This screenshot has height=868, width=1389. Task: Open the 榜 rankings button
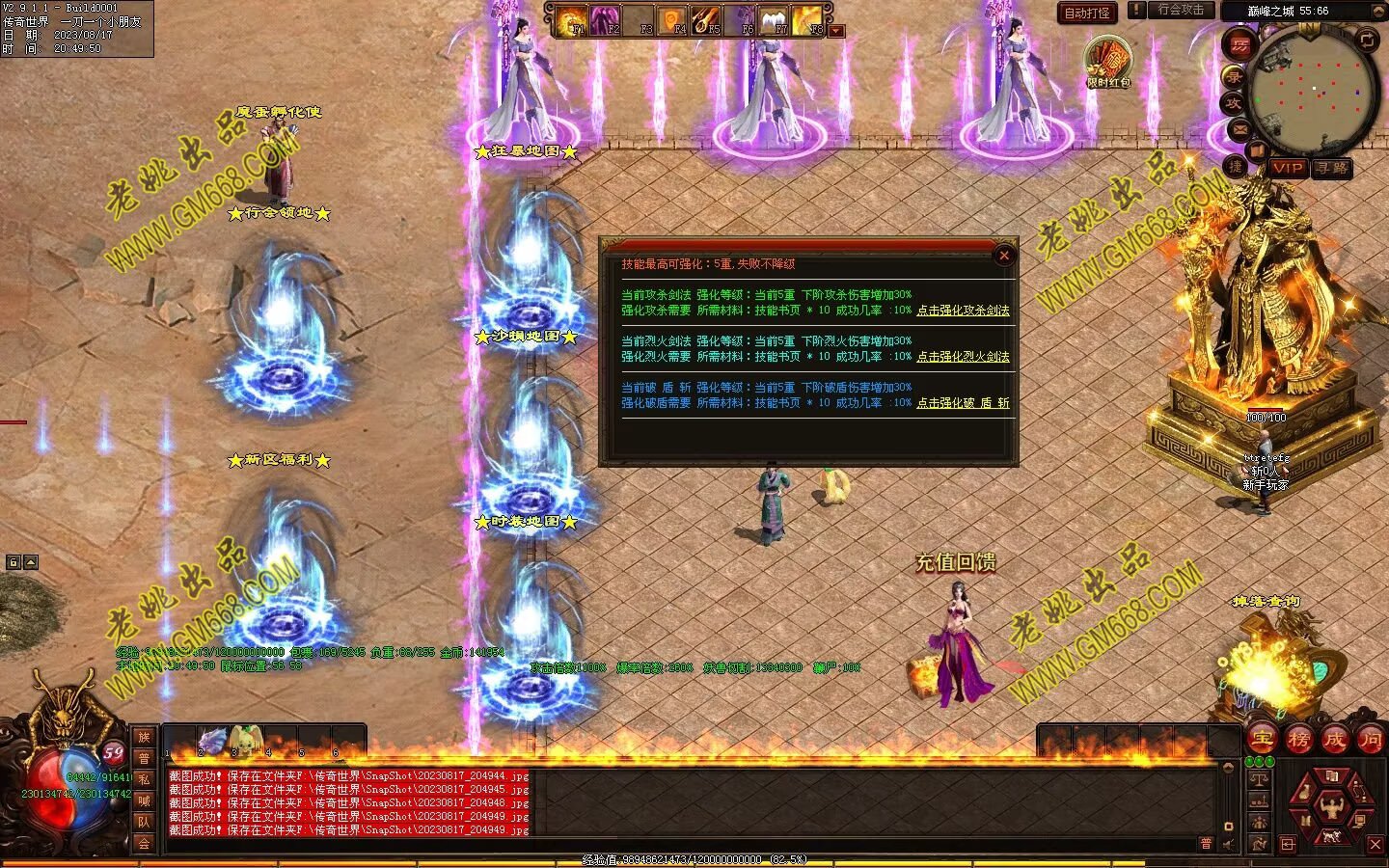click(1298, 740)
